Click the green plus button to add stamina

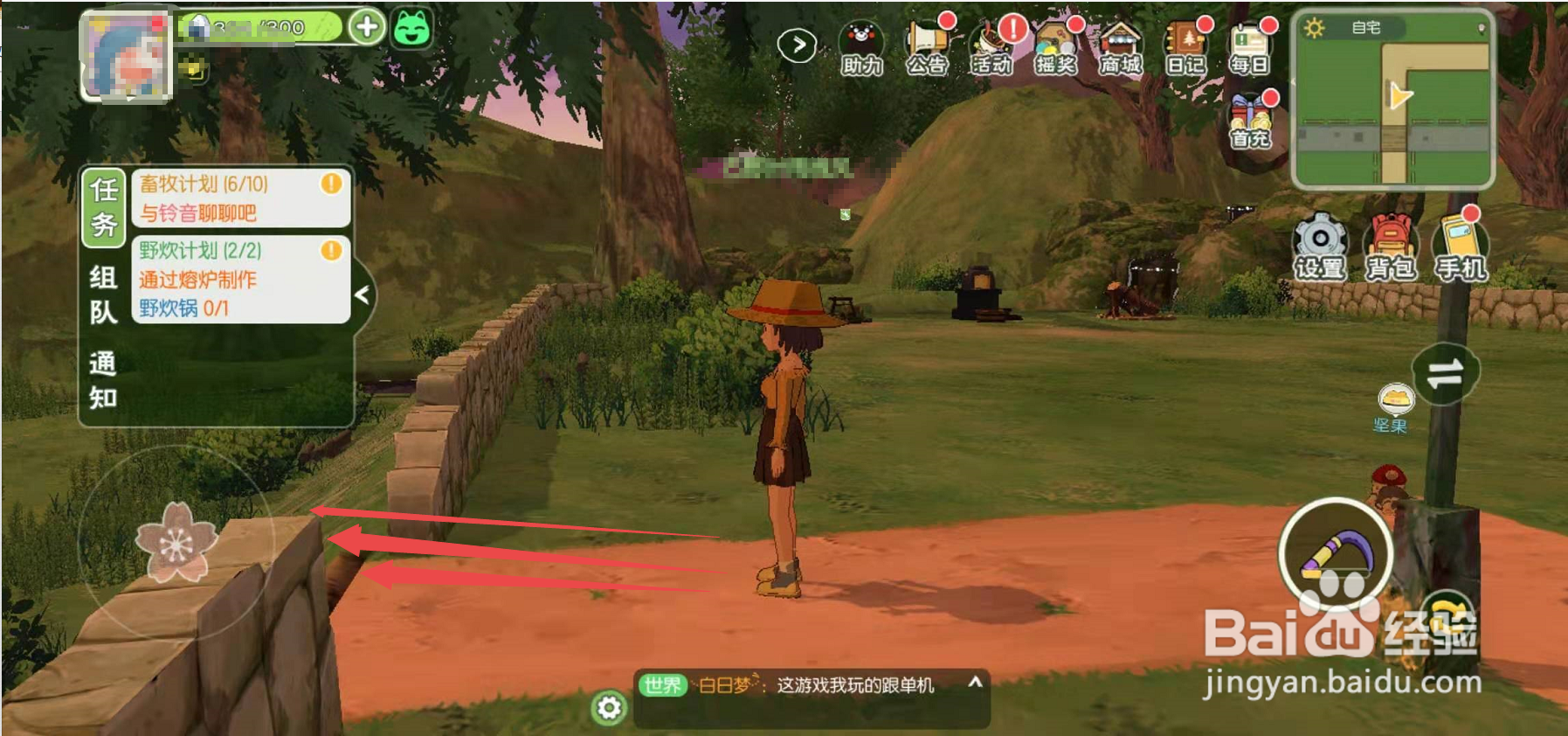click(x=367, y=27)
